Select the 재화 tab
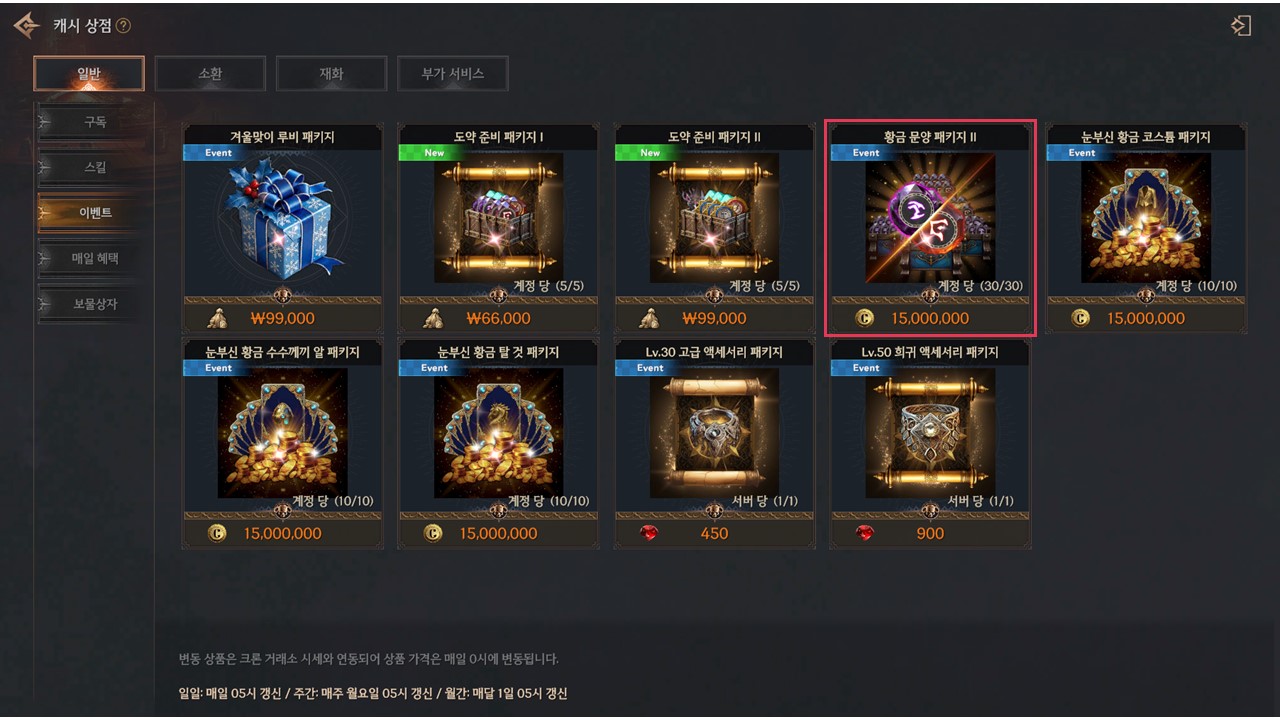Image resolution: width=1280 pixels, height=720 pixels. click(x=331, y=74)
